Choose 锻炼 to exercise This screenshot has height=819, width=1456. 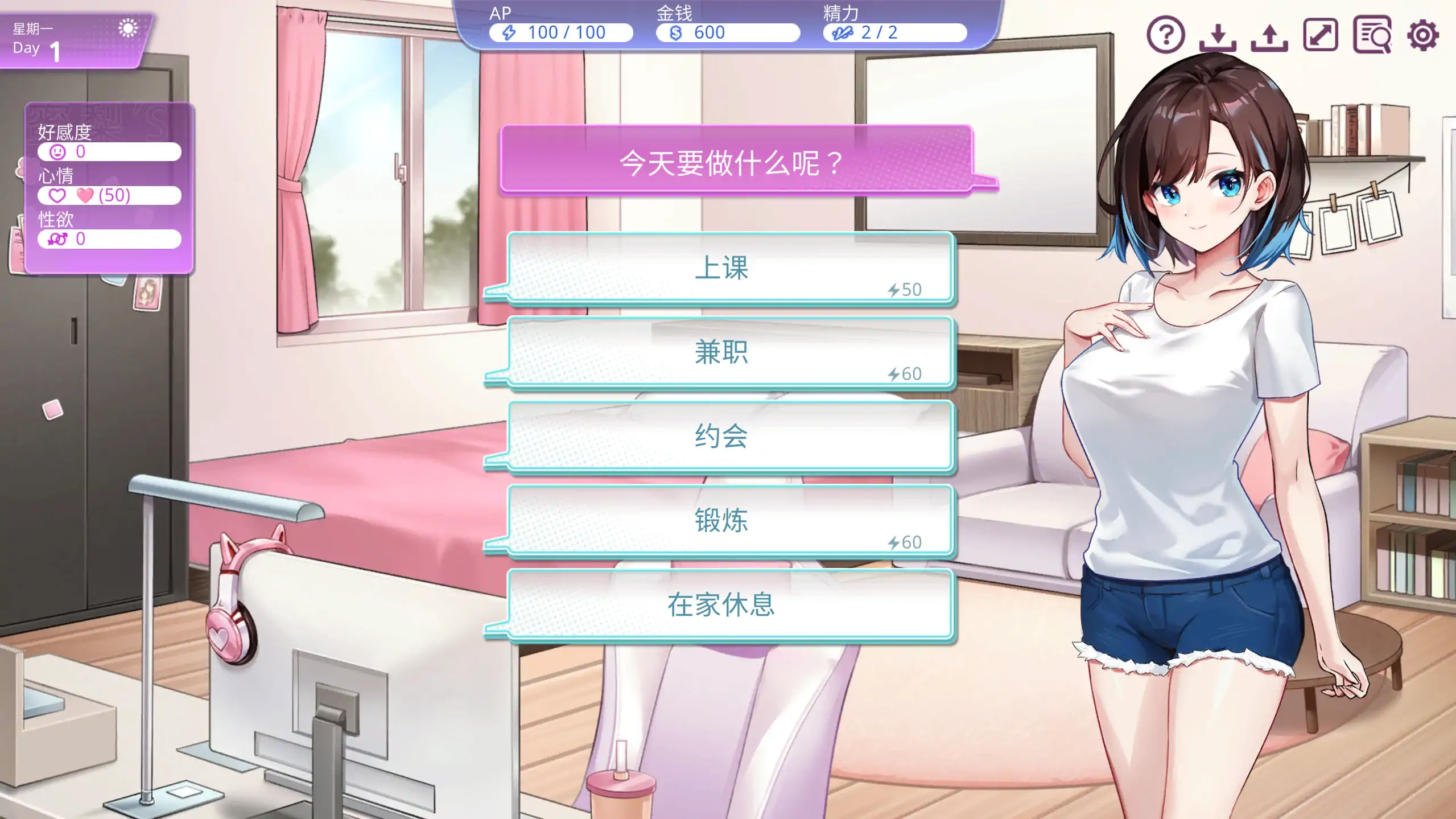[x=723, y=519]
